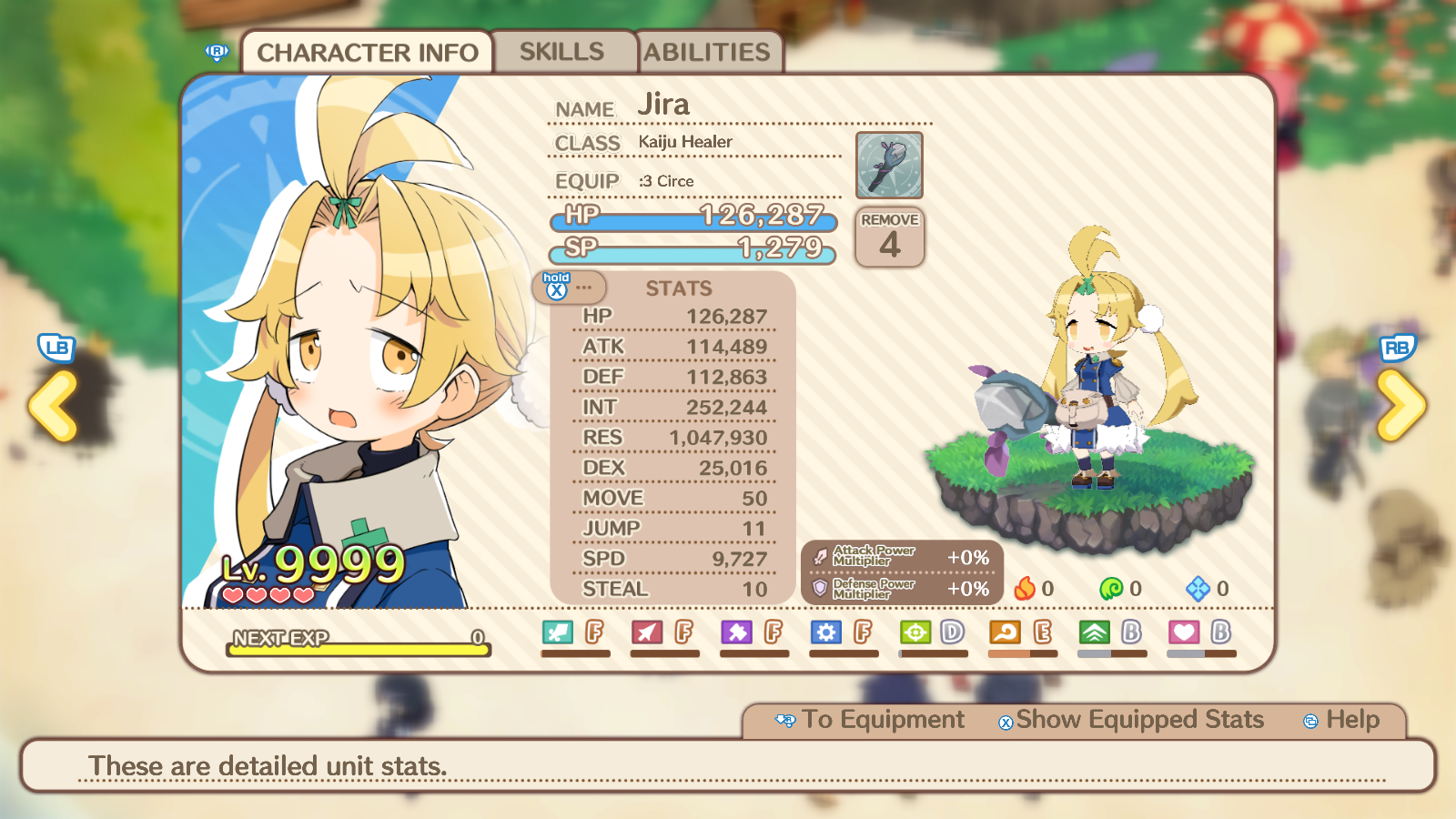Open the Help option
This screenshot has width=1456, height=819.
1342,720
